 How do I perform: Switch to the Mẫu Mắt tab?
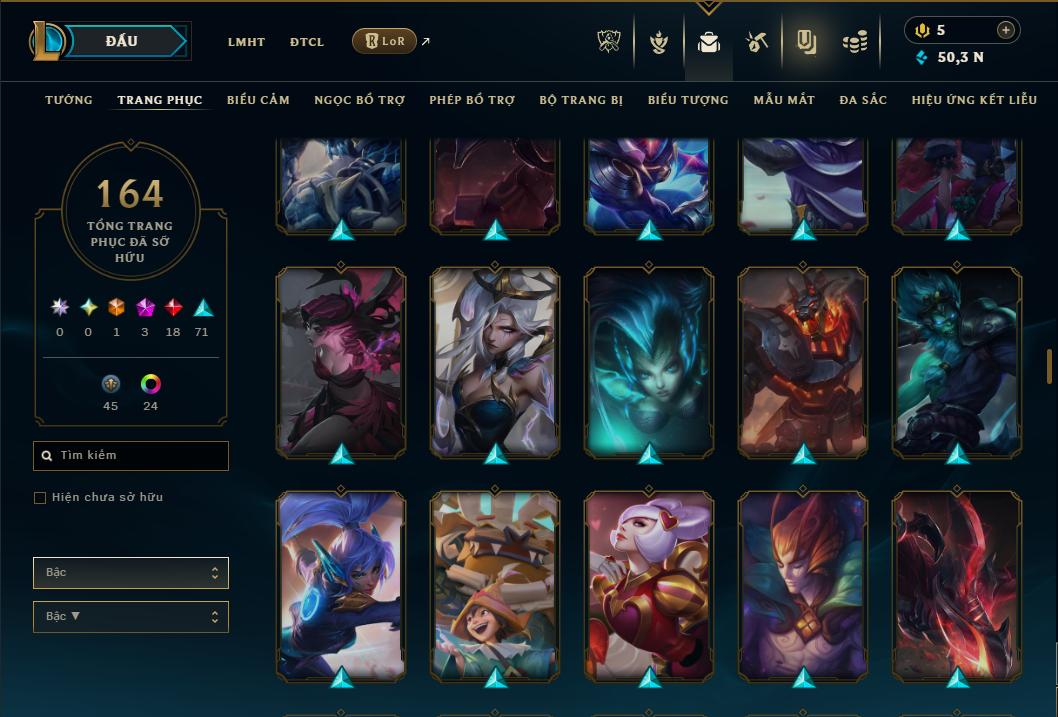point(784,100)
